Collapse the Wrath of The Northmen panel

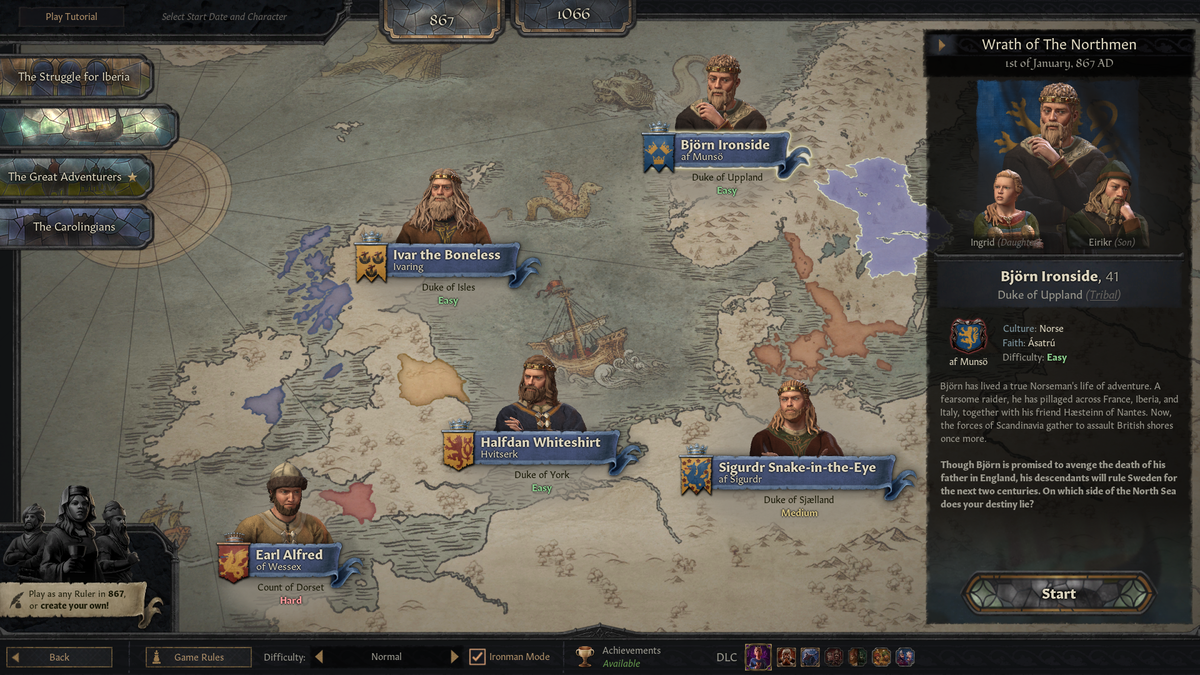pyautogui.click(x=941, y=45)
